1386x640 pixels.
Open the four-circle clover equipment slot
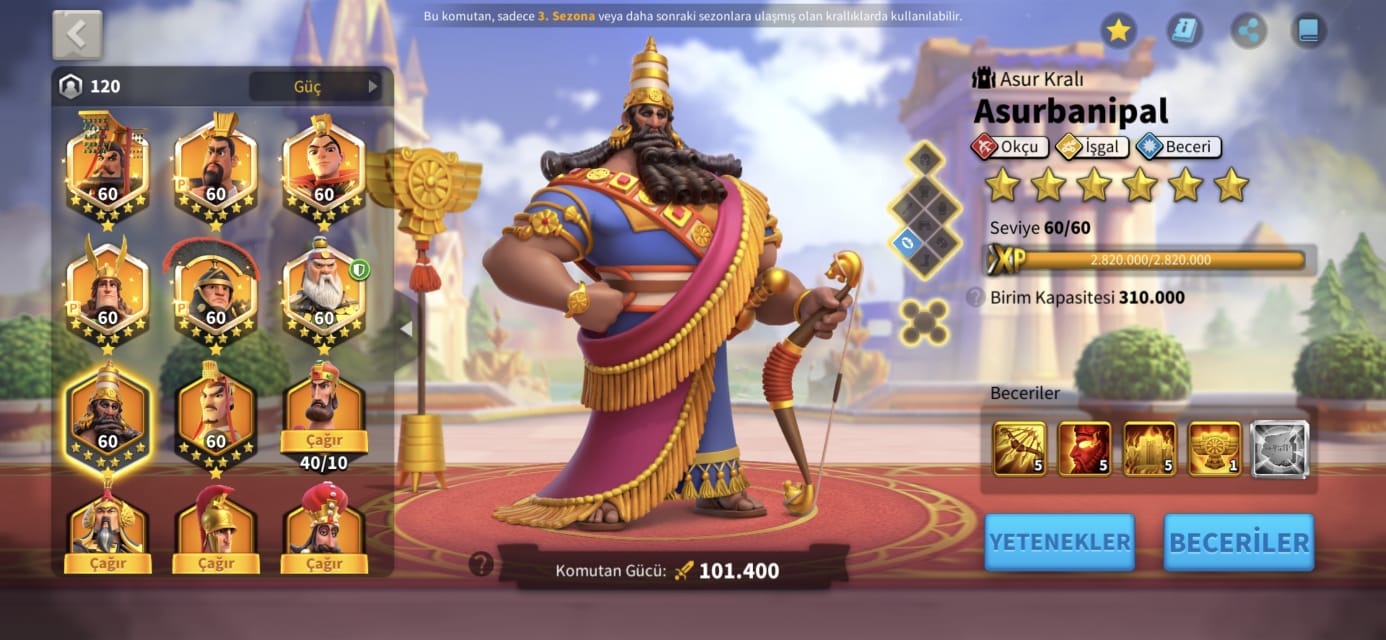924,322
